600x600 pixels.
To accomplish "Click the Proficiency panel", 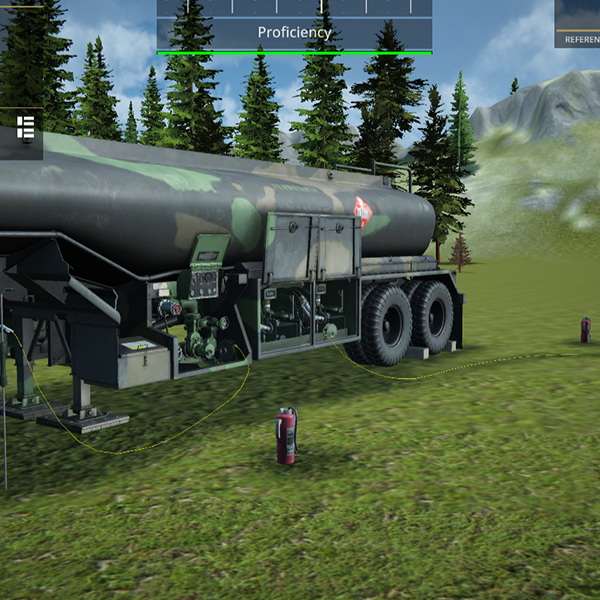I will point(294,32).
